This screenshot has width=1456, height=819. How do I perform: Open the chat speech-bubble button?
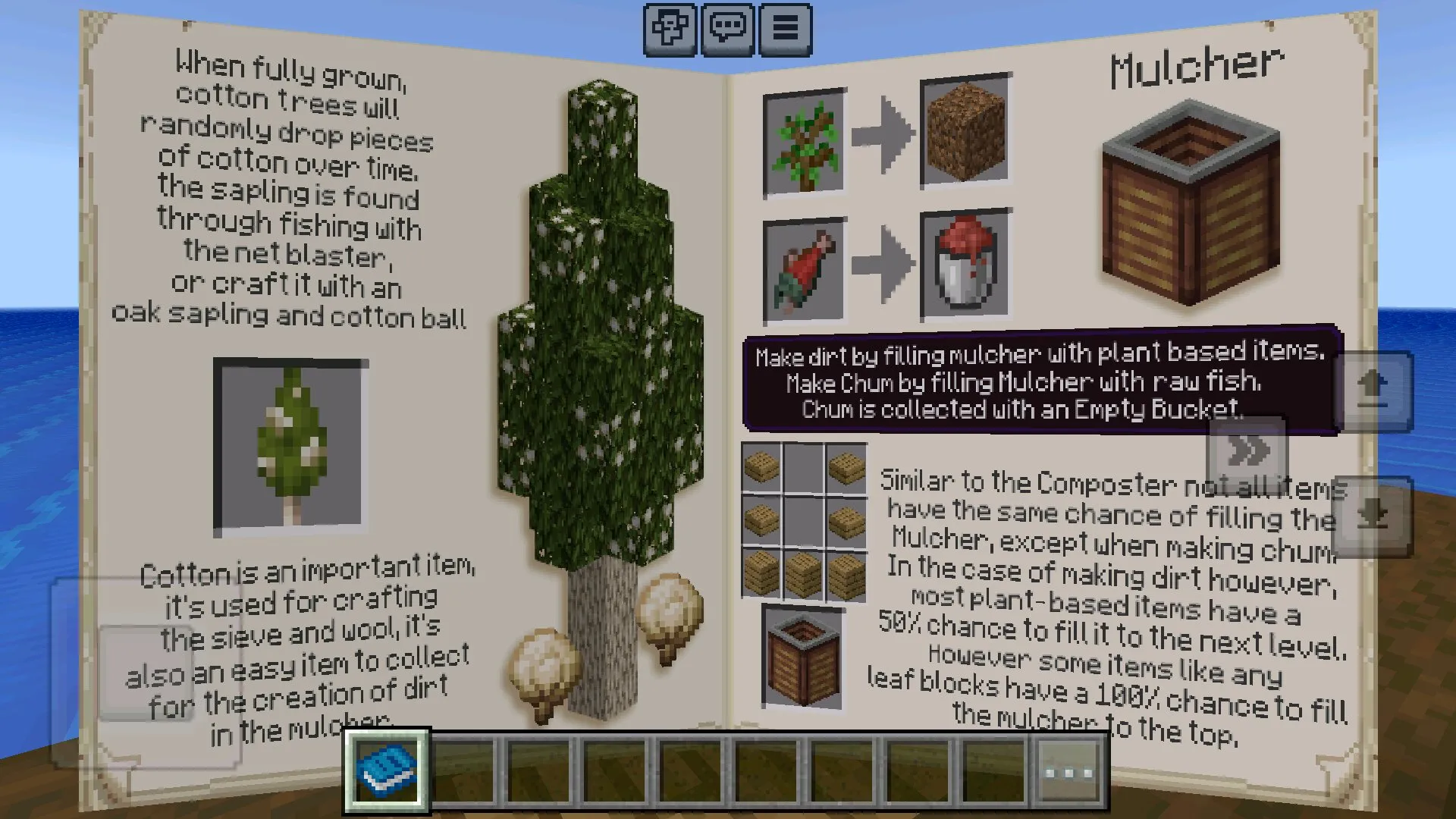pos(728,30)
